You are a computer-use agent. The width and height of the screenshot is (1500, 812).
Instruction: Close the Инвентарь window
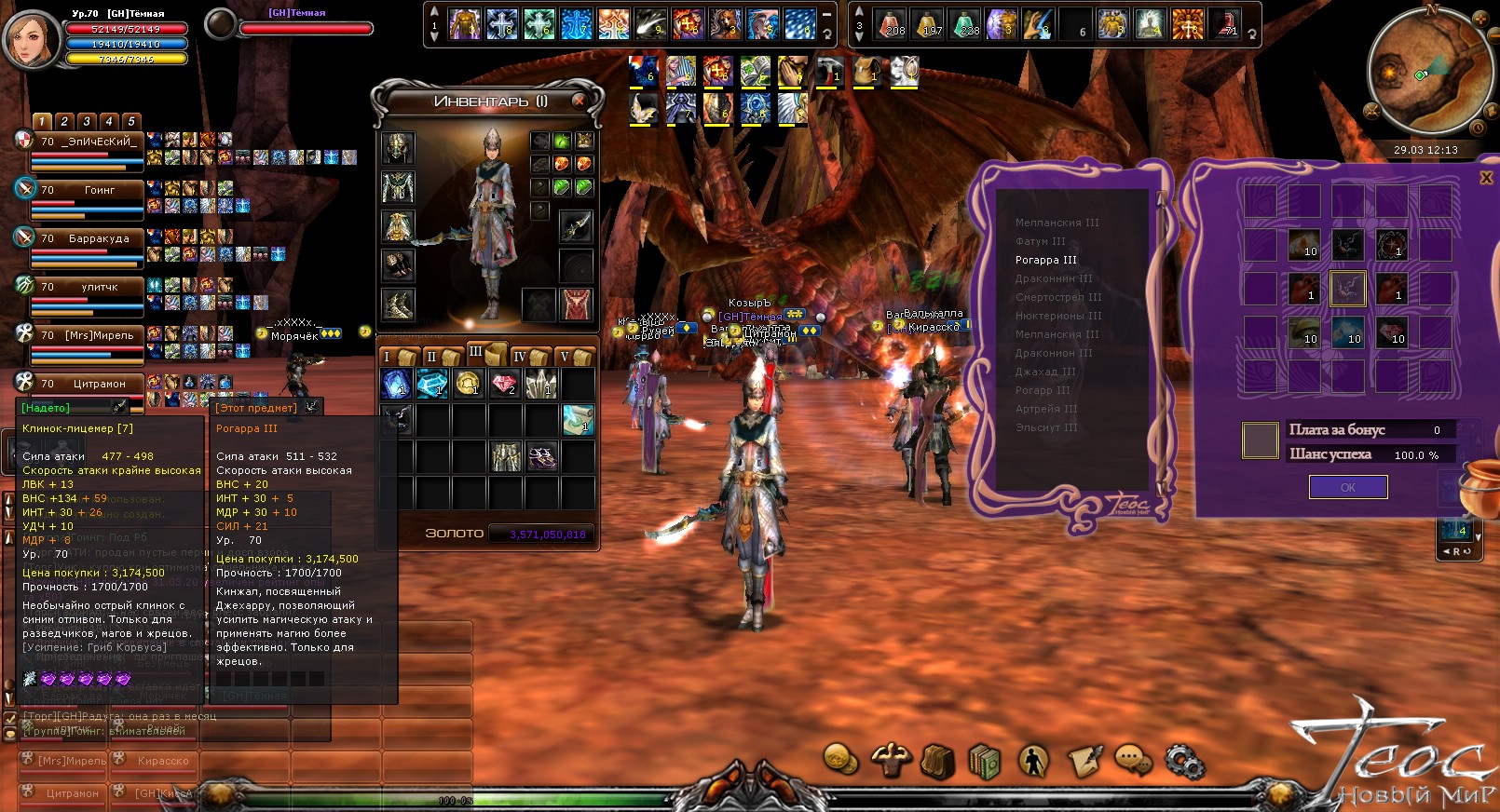click(579, 101)
